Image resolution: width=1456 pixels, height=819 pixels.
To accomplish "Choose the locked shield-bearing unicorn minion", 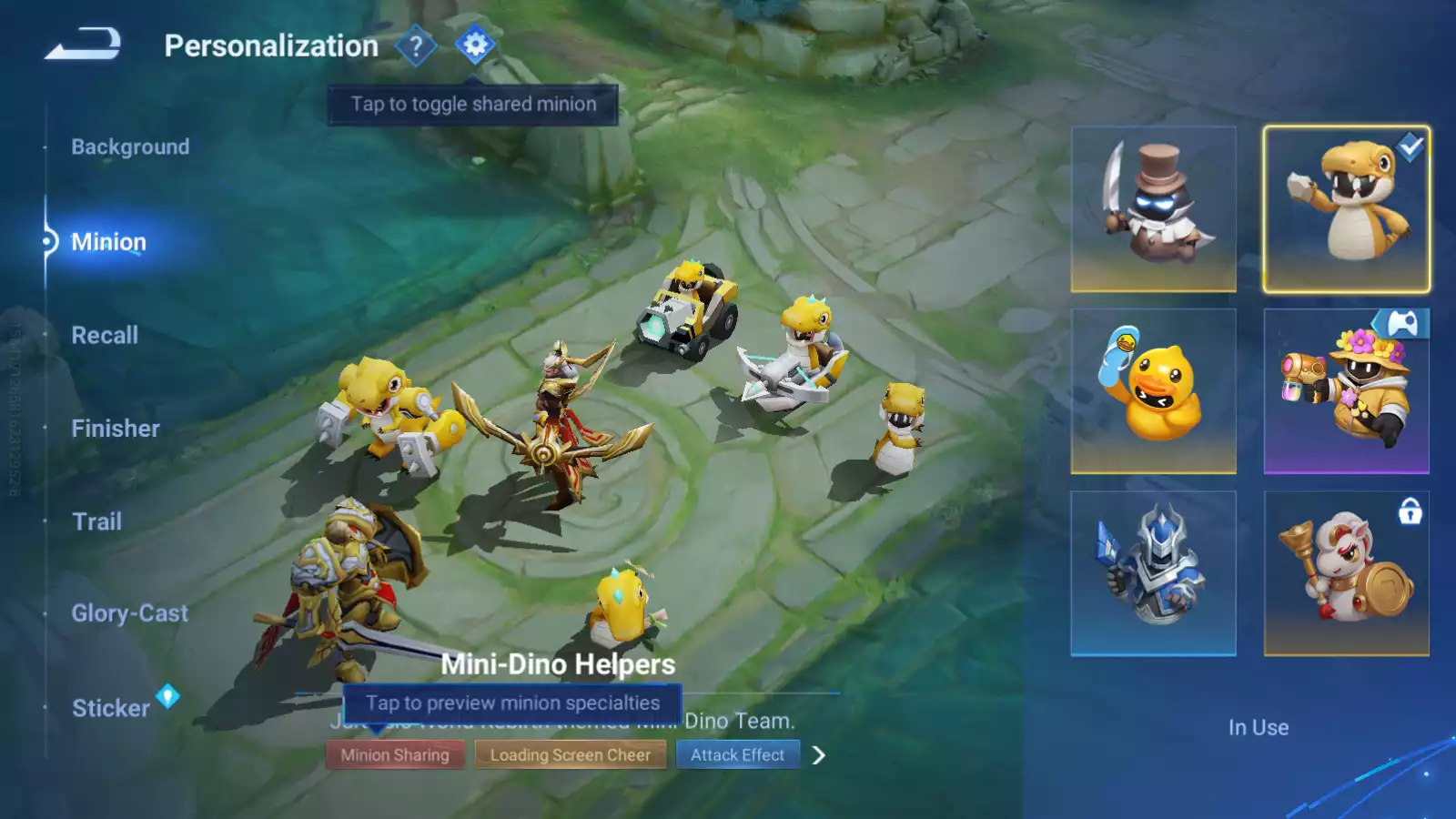I will 1346,573.
